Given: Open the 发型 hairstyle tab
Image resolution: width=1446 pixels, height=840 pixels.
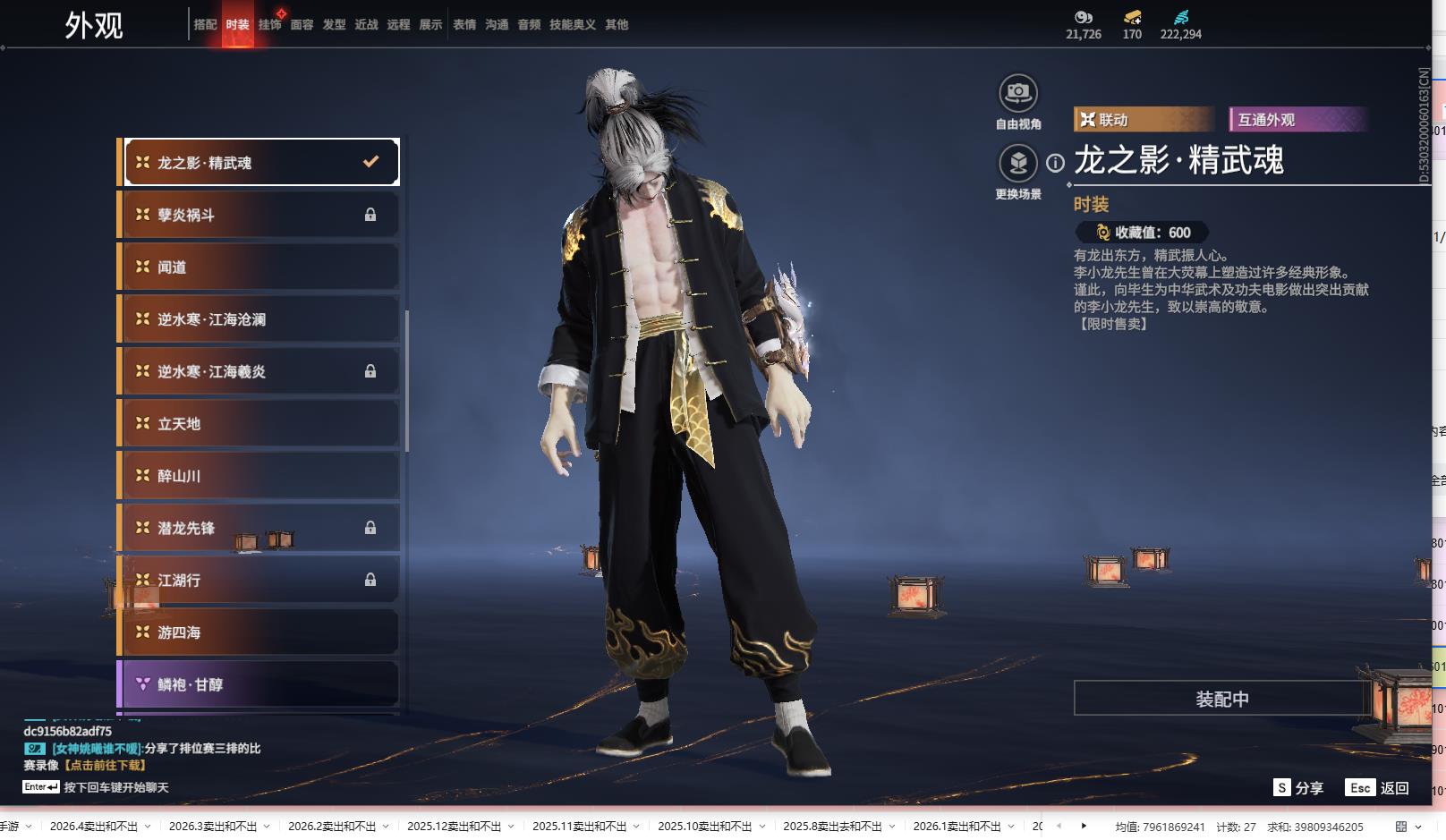Looking at the screenshot, I should 334,25.
